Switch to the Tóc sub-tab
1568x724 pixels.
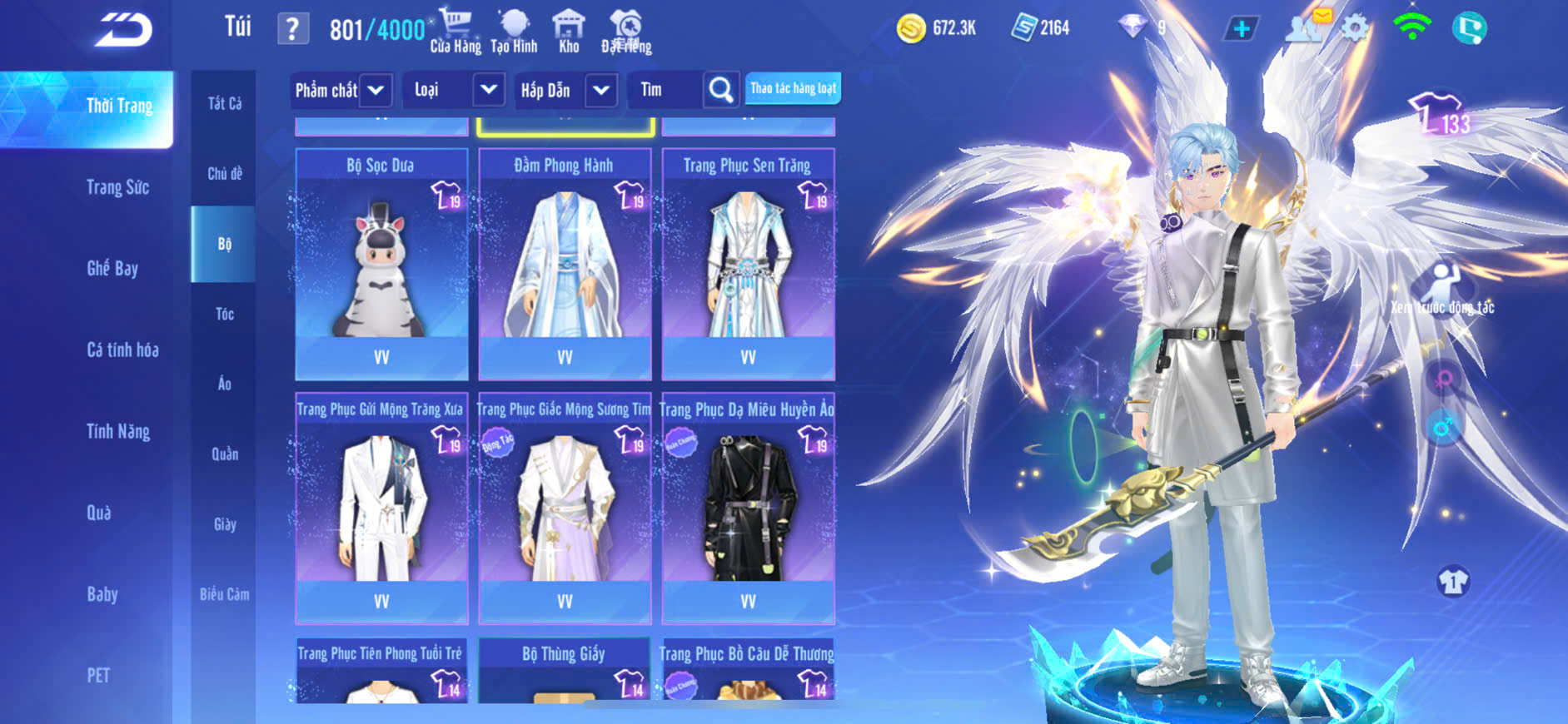pyautogui.click(x=224, y=314)
